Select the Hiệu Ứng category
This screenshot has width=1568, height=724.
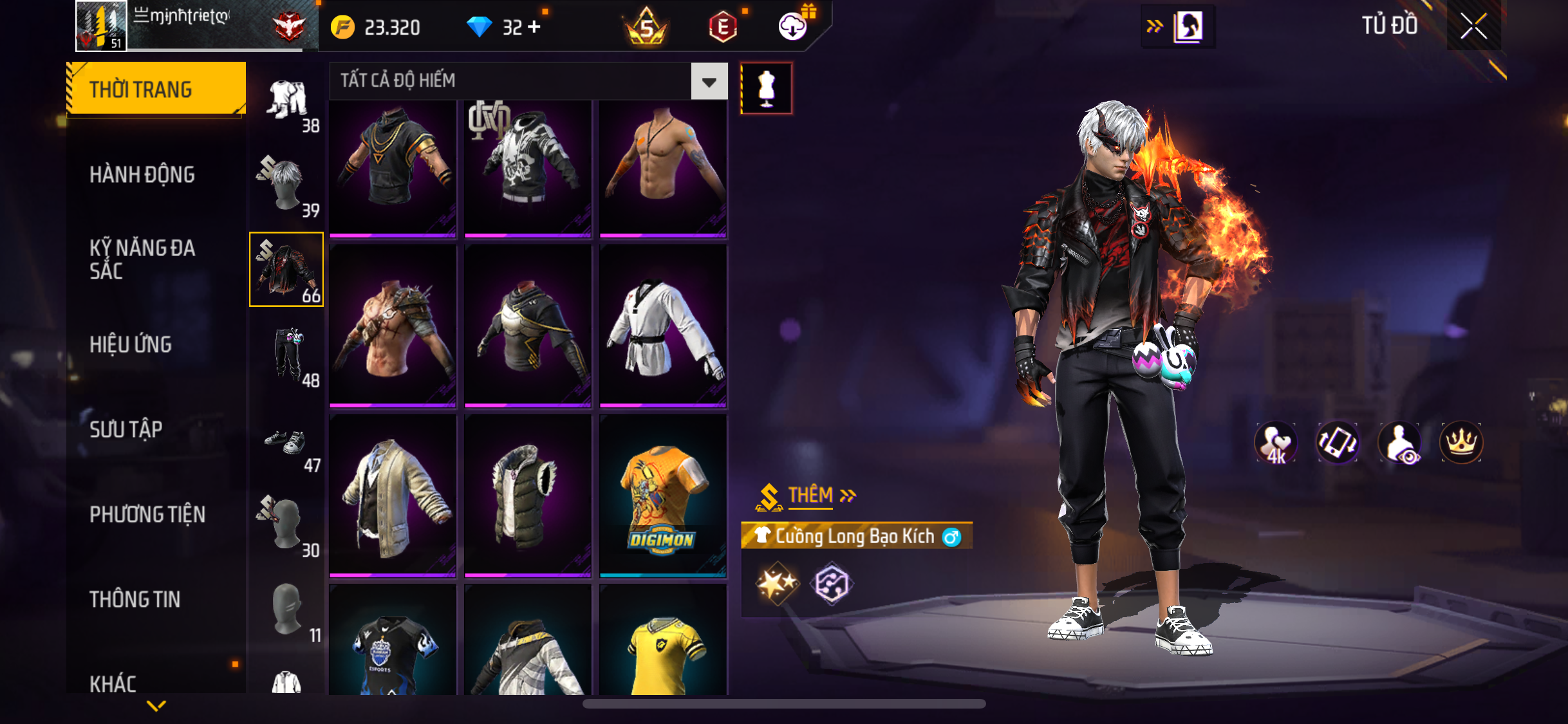pyautogui.click(x=131, y=344)
